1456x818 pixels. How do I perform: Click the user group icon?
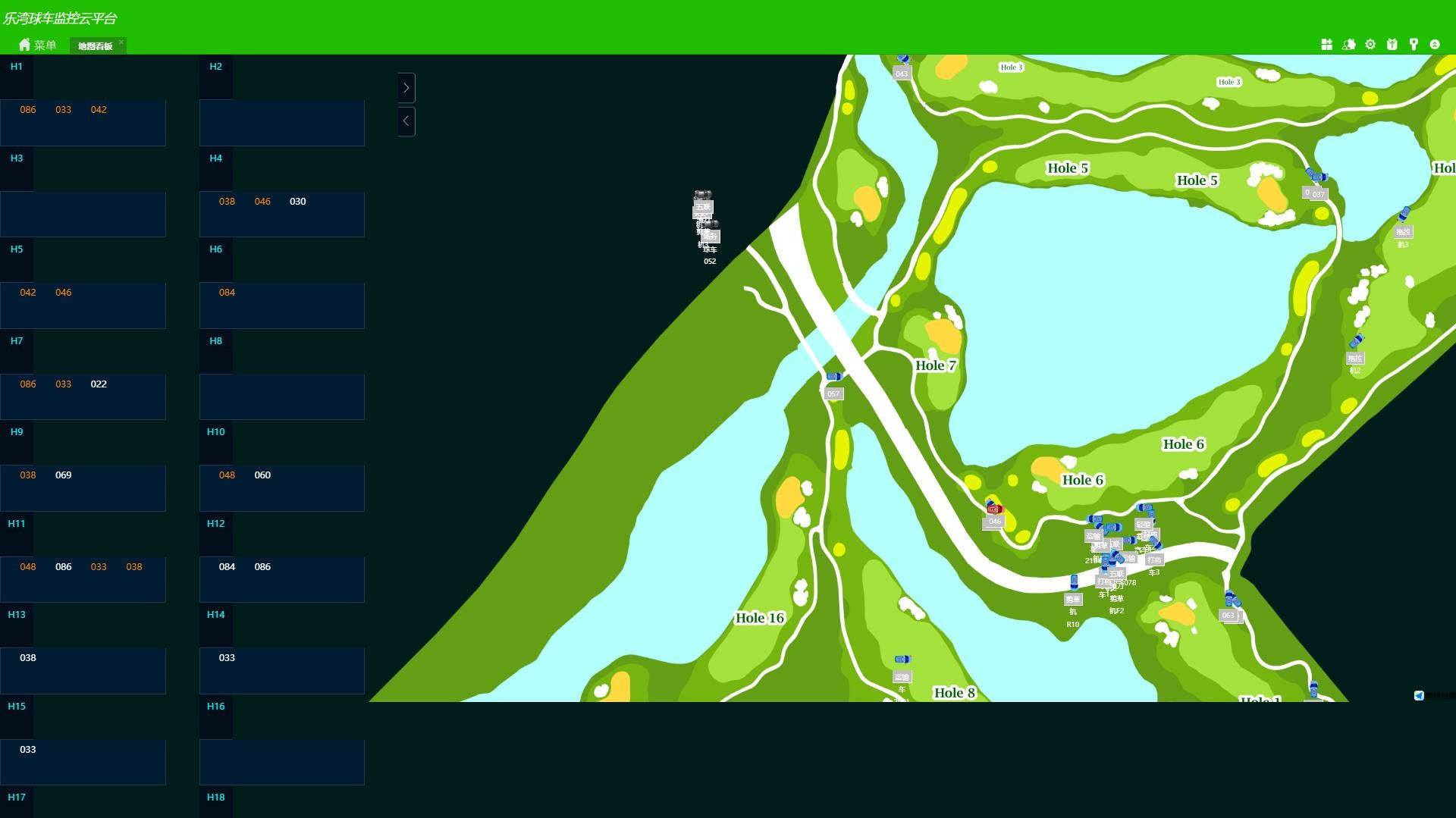click(1348, 45)
